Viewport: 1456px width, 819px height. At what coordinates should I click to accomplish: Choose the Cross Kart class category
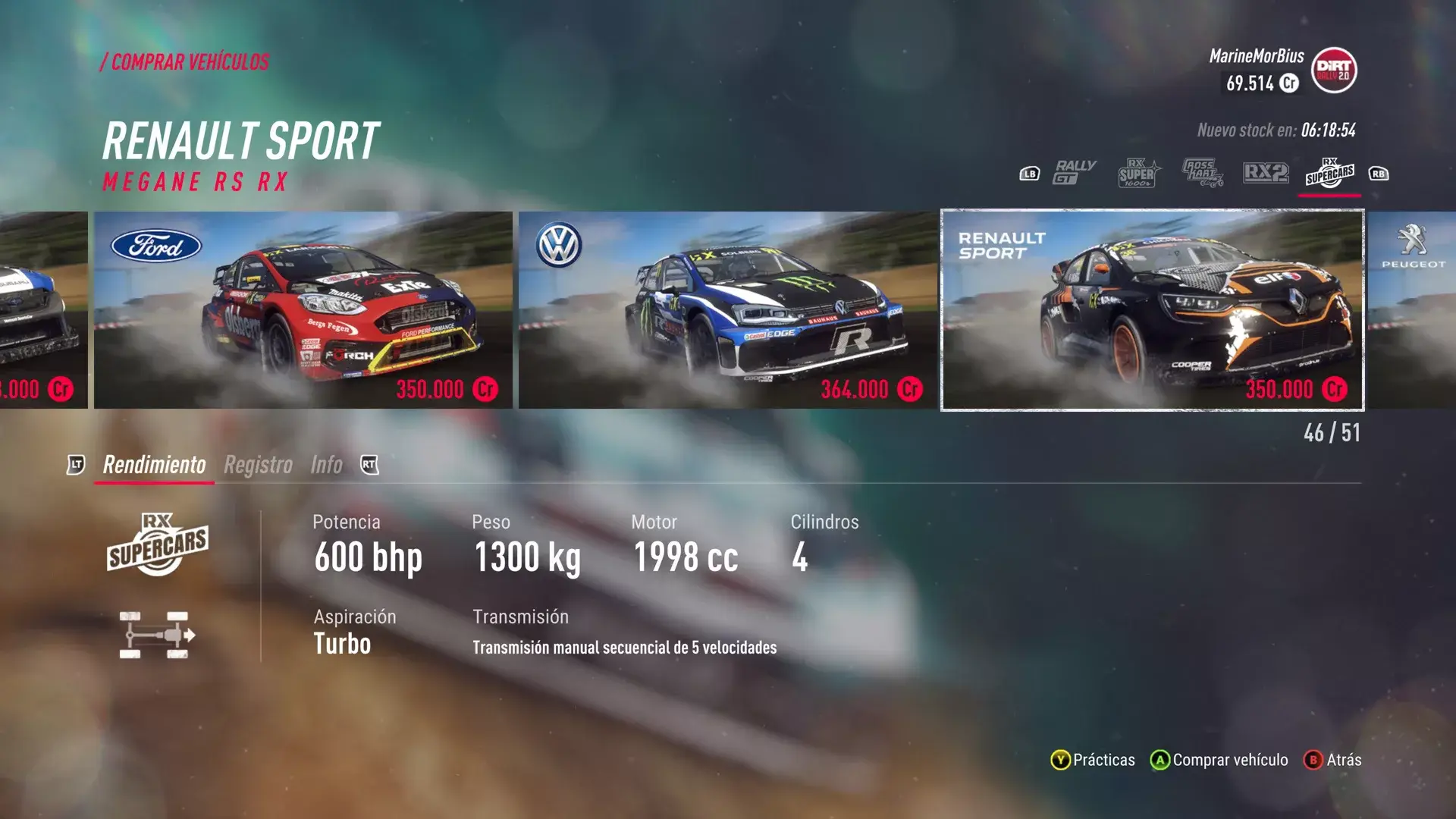[x=1202, y=174]
